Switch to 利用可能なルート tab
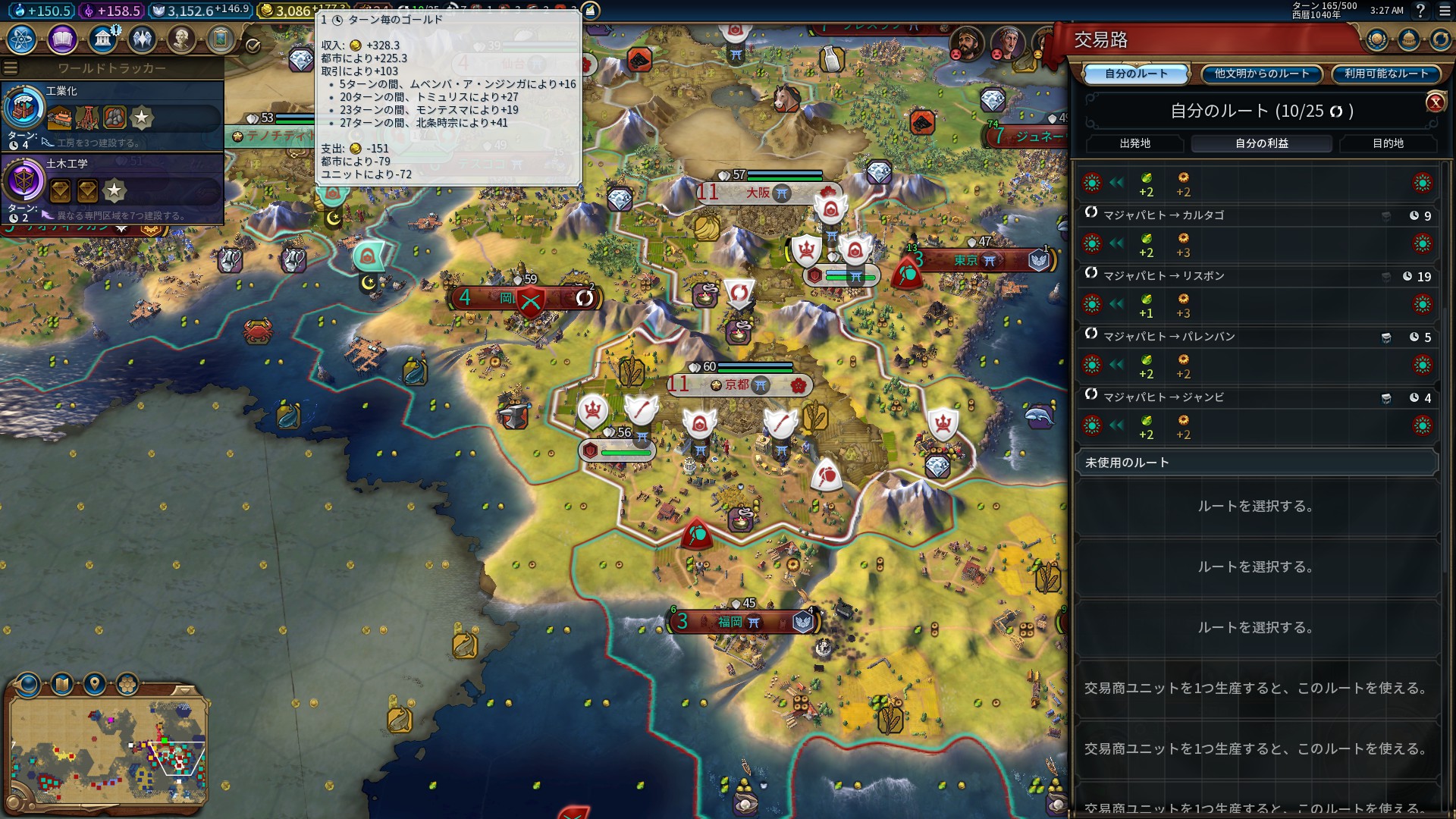This screenshot has width=1456, height=819. [x=1386, y=74]
